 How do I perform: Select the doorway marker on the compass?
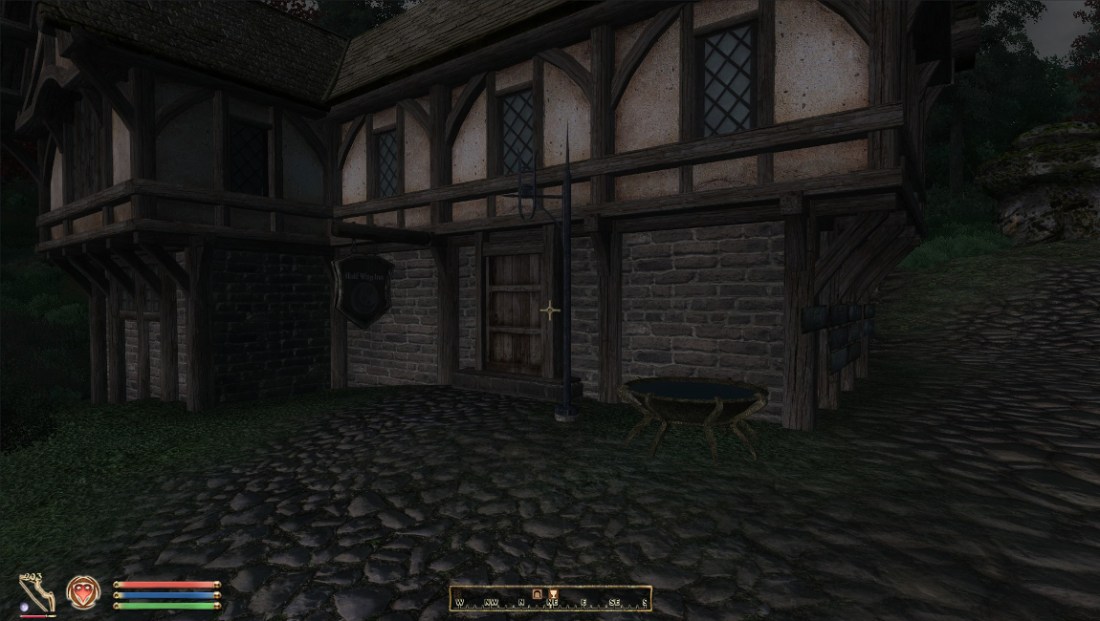[x=536, y=594]
